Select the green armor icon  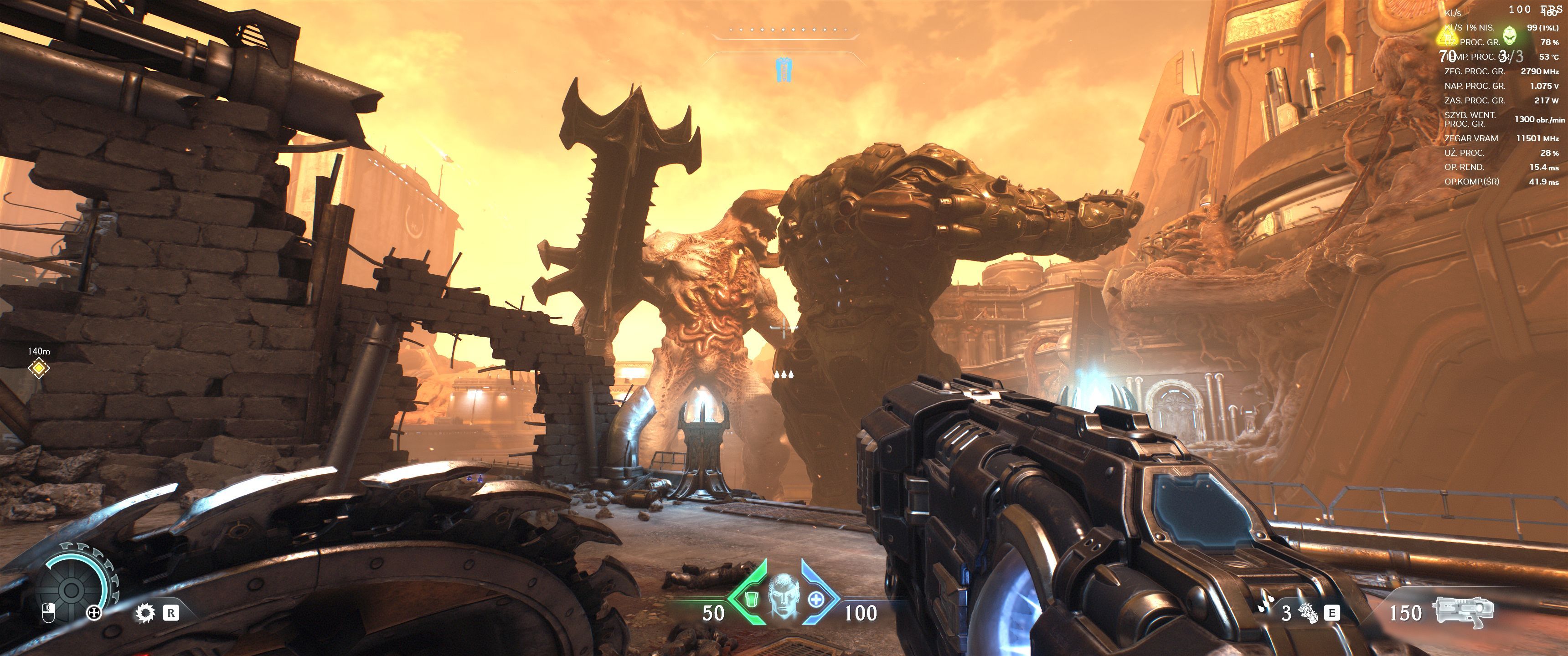click(752, 600)
